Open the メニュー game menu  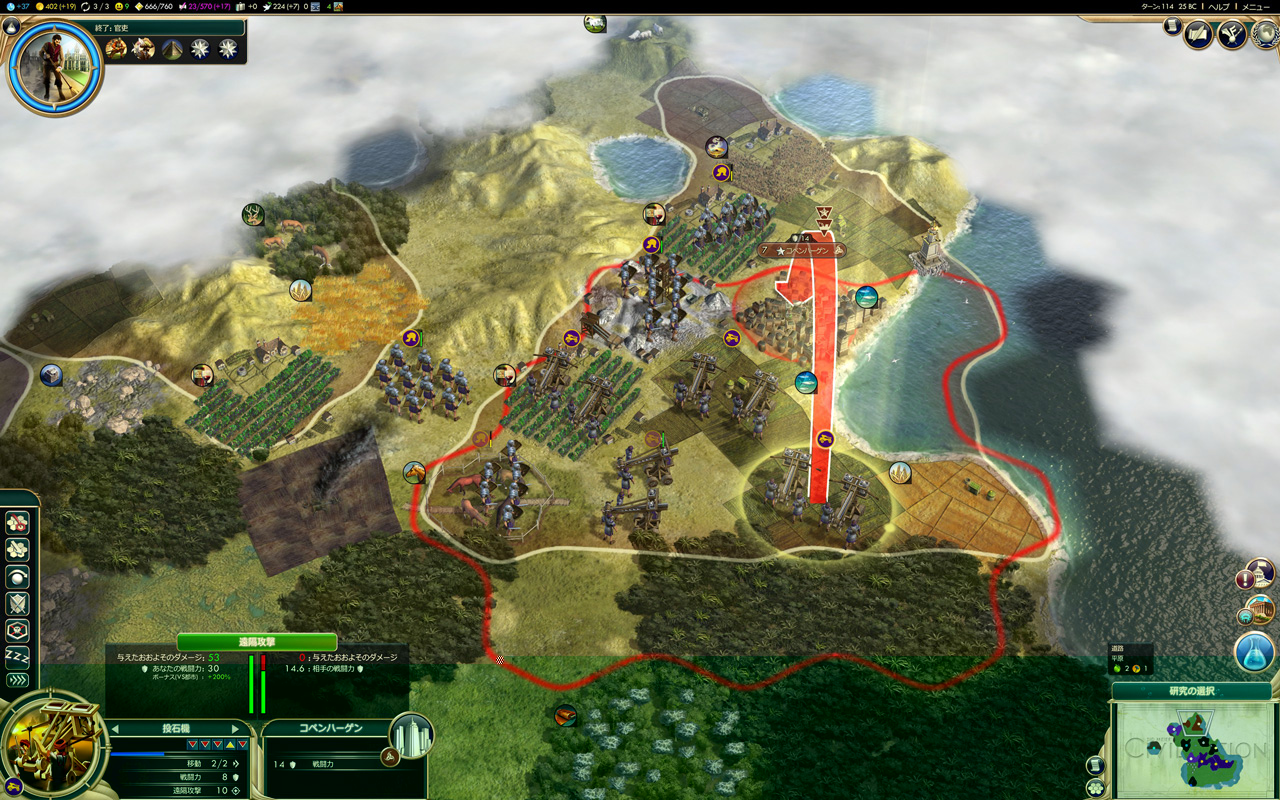pyautogui.click(x=1255, y=6)
